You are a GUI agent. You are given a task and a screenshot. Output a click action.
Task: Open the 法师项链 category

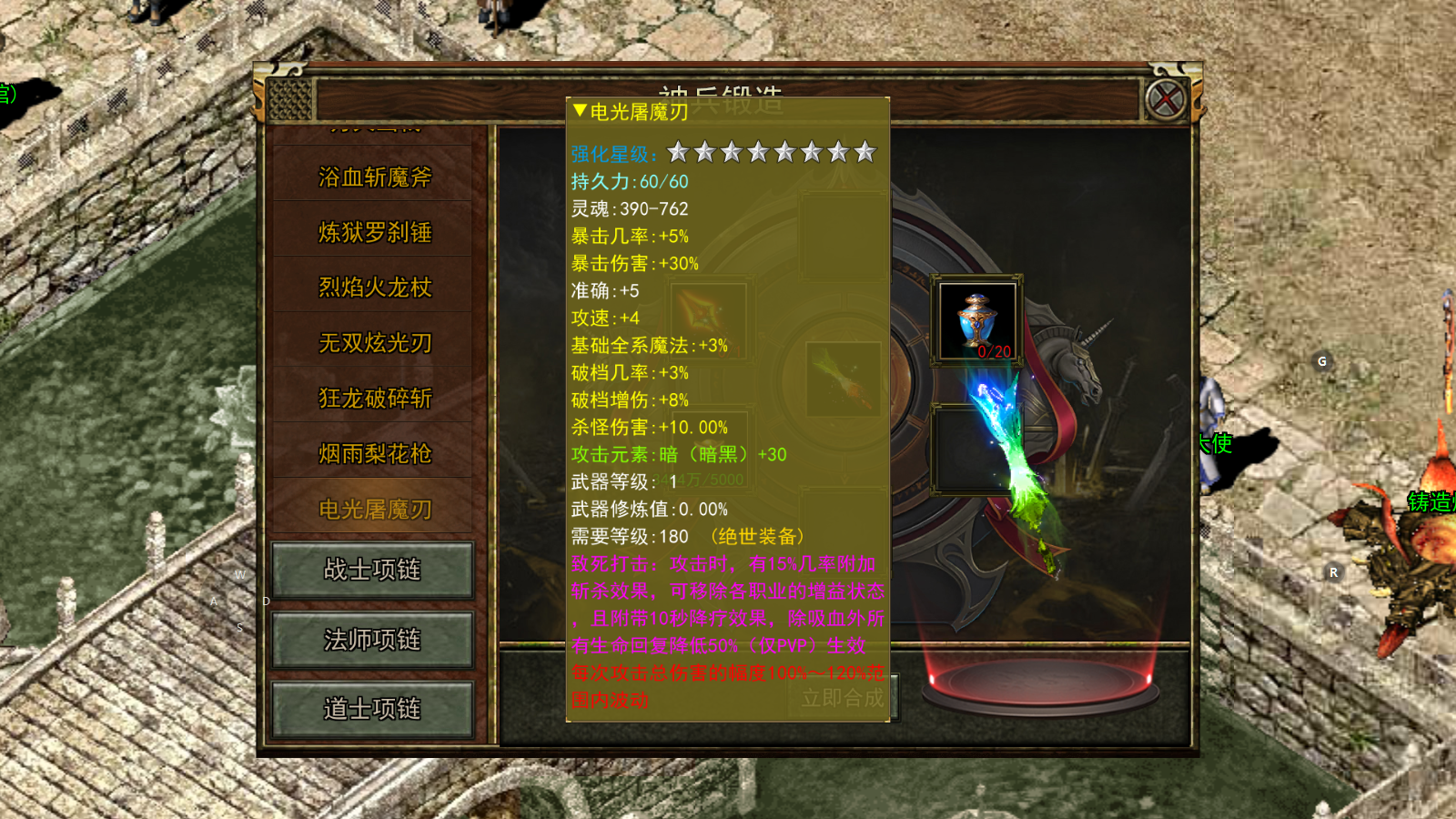pyautogui.click(x=372, y=640)
